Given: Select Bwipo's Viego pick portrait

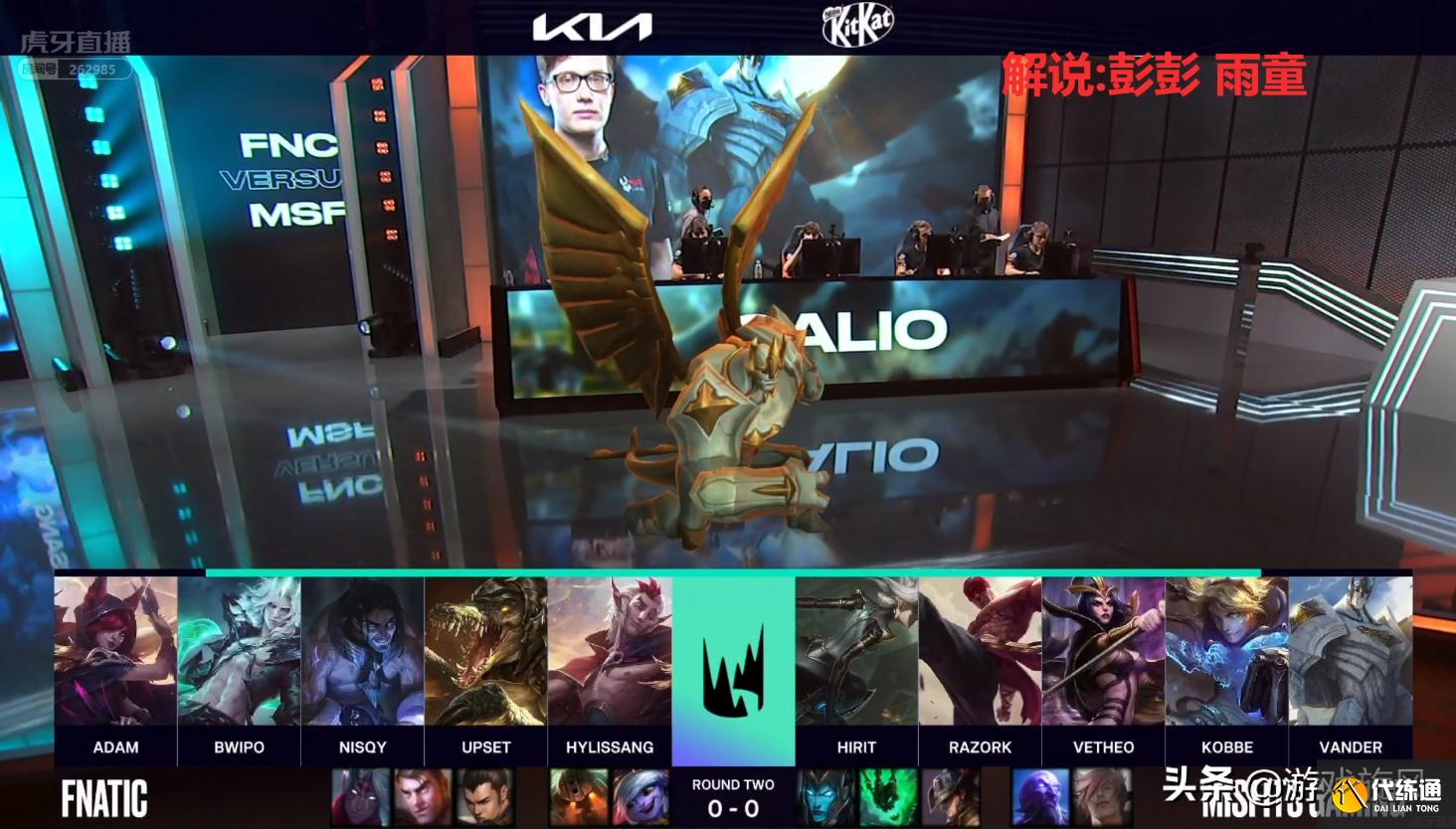Looking at the screenshot, I should (239, 651).
